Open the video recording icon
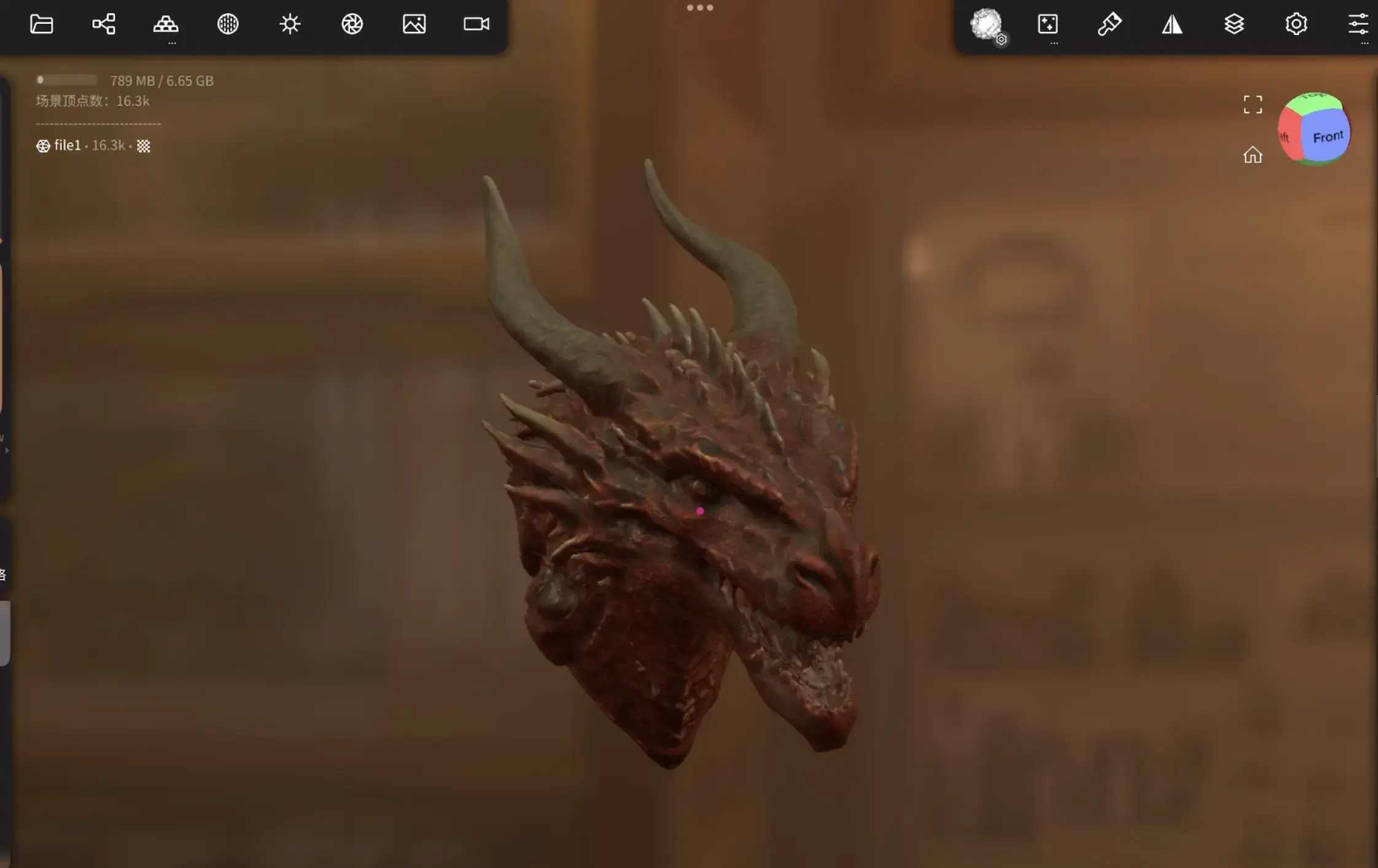The width and height of the screenshot is (1378, 868). click(x=475, y=24)
